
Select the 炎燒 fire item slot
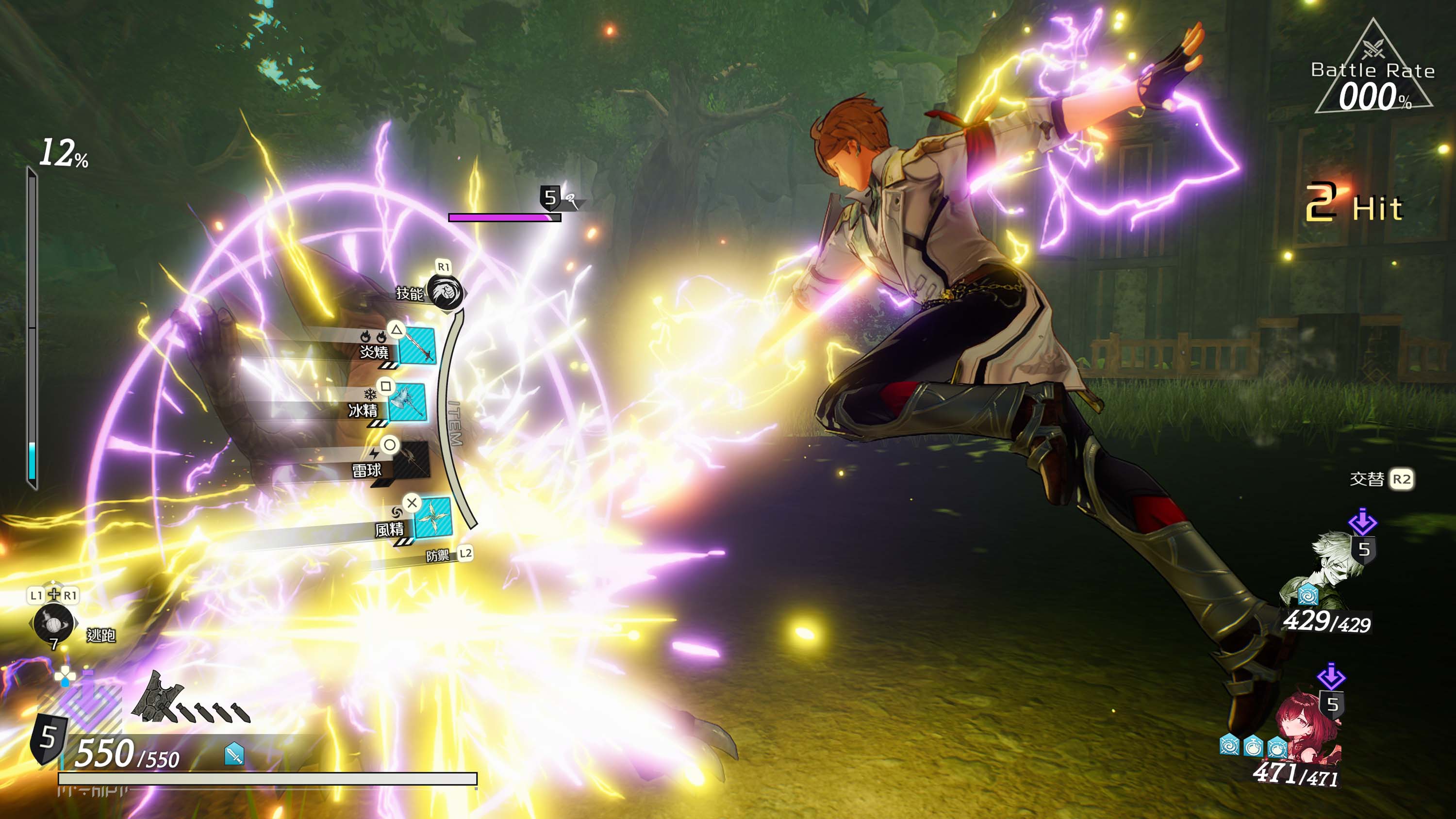[x=417, y=346]
